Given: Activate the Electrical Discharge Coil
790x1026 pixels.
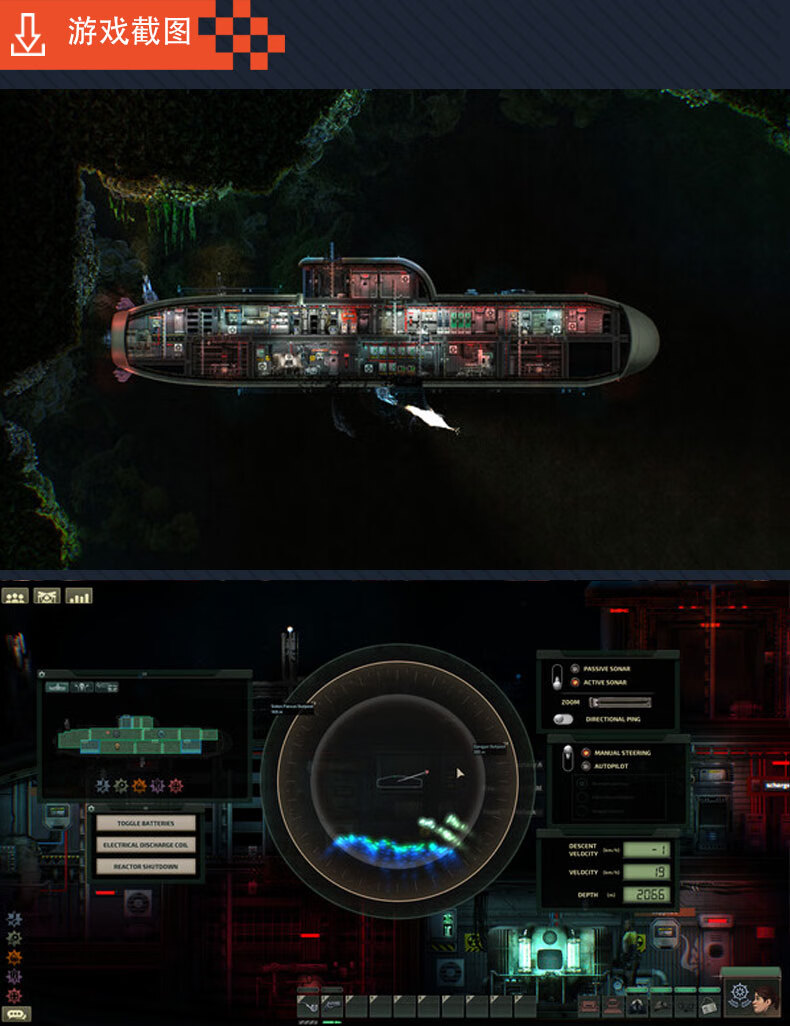Looking at the screenshot, I should point(145,845).
